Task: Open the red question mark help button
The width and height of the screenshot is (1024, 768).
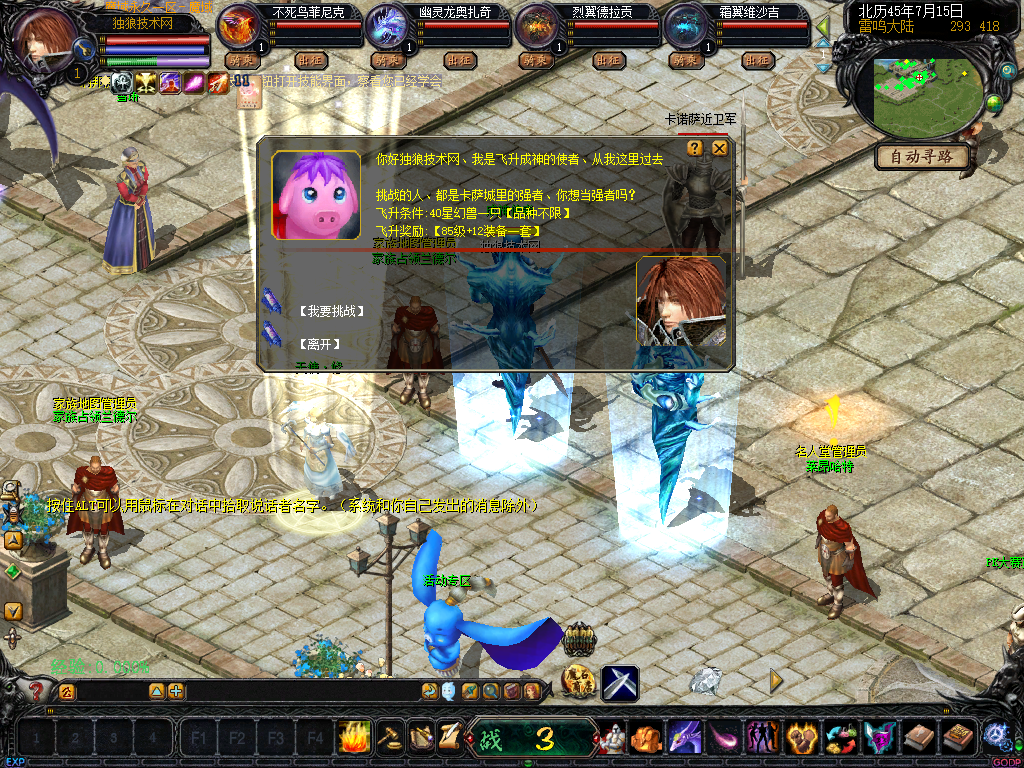Action: click(37, 691)
